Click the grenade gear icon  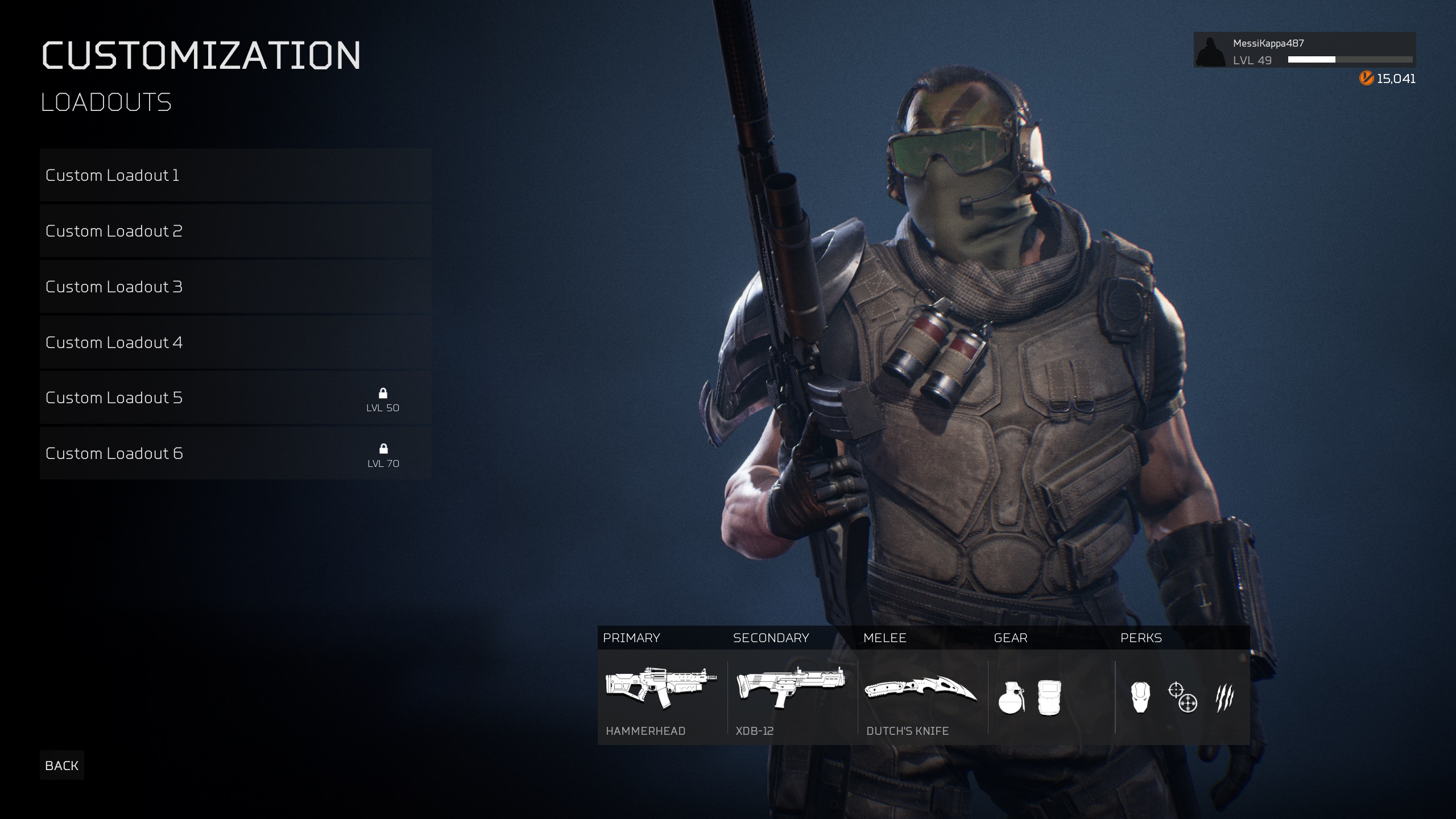point(1012,698)
